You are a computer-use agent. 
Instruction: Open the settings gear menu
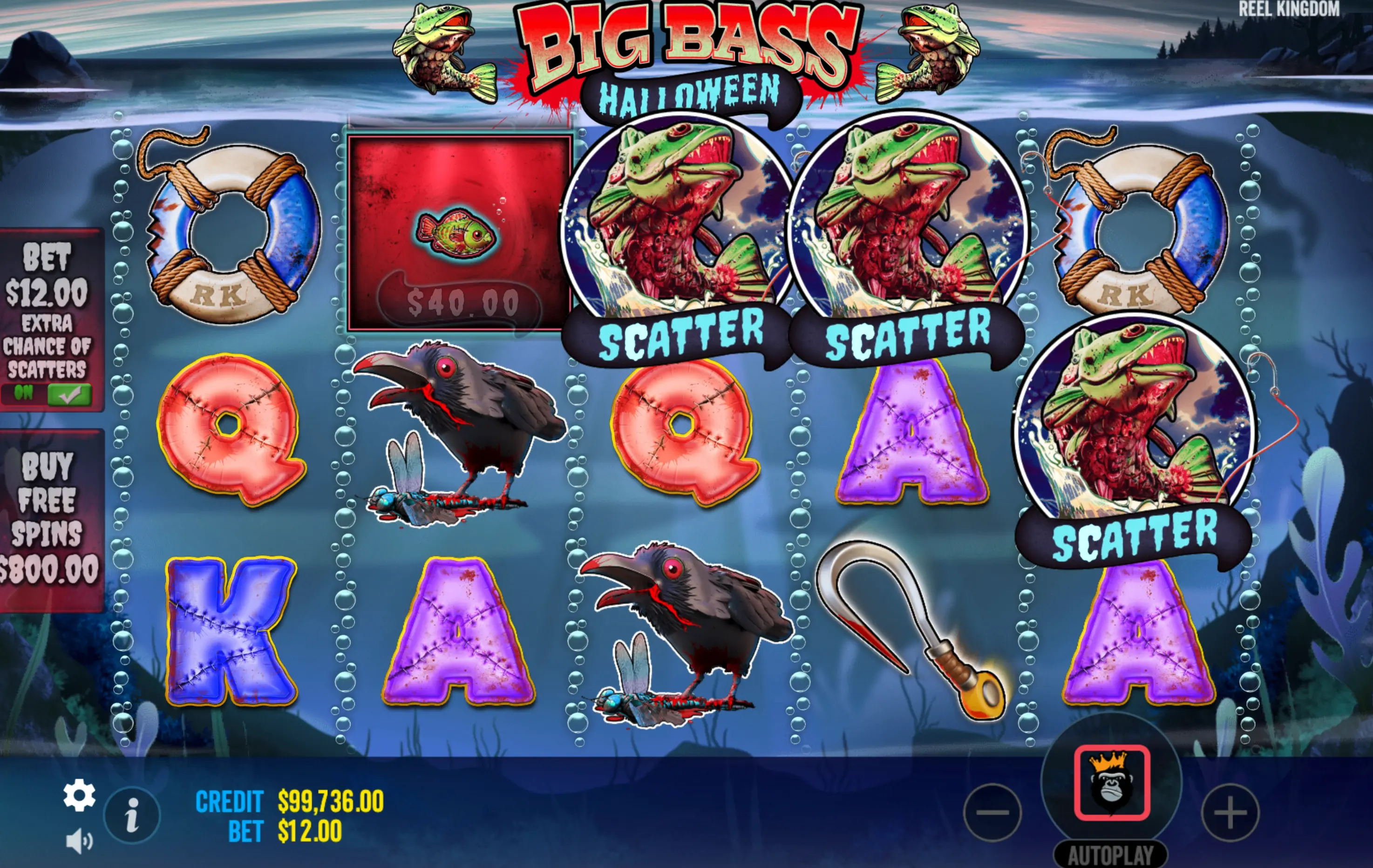coord(79,794)
